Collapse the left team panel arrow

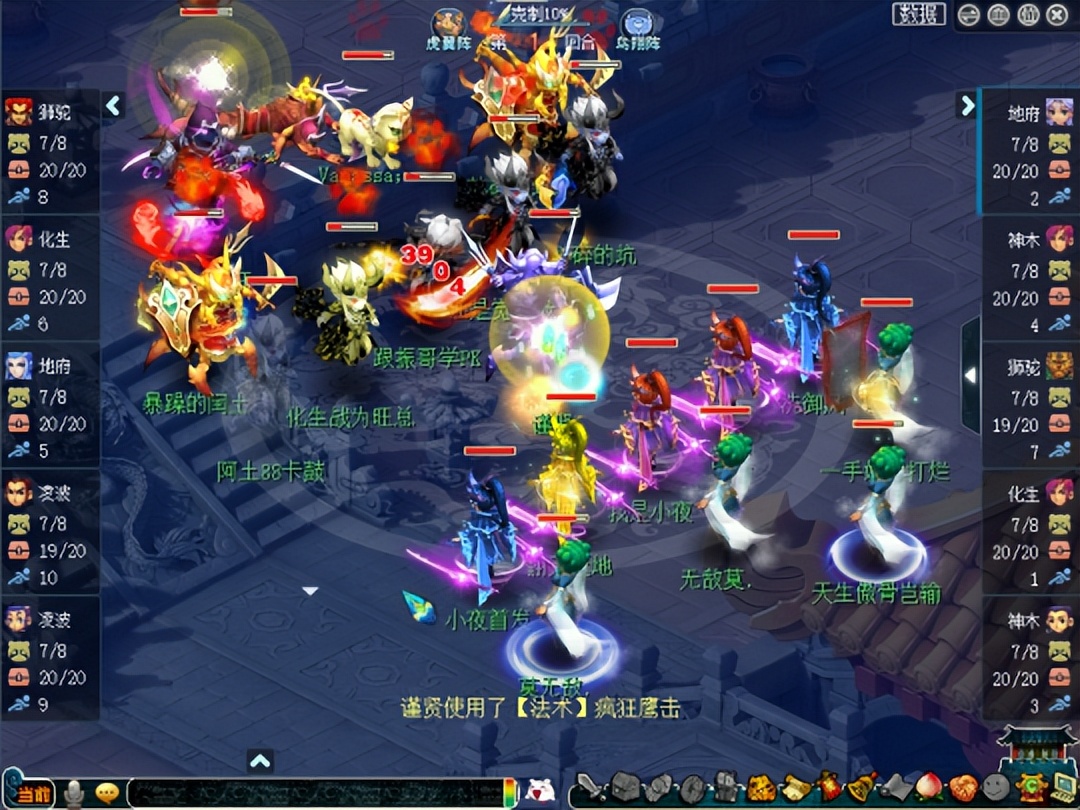(113, 105)
